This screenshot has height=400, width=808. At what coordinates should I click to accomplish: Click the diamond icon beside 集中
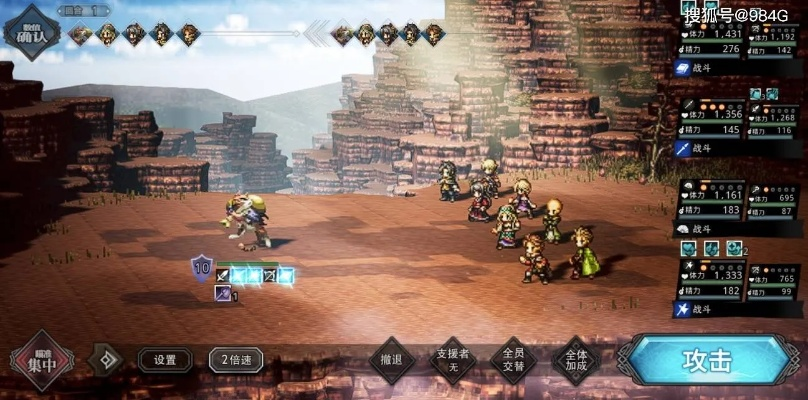click(x=104, y=360)
